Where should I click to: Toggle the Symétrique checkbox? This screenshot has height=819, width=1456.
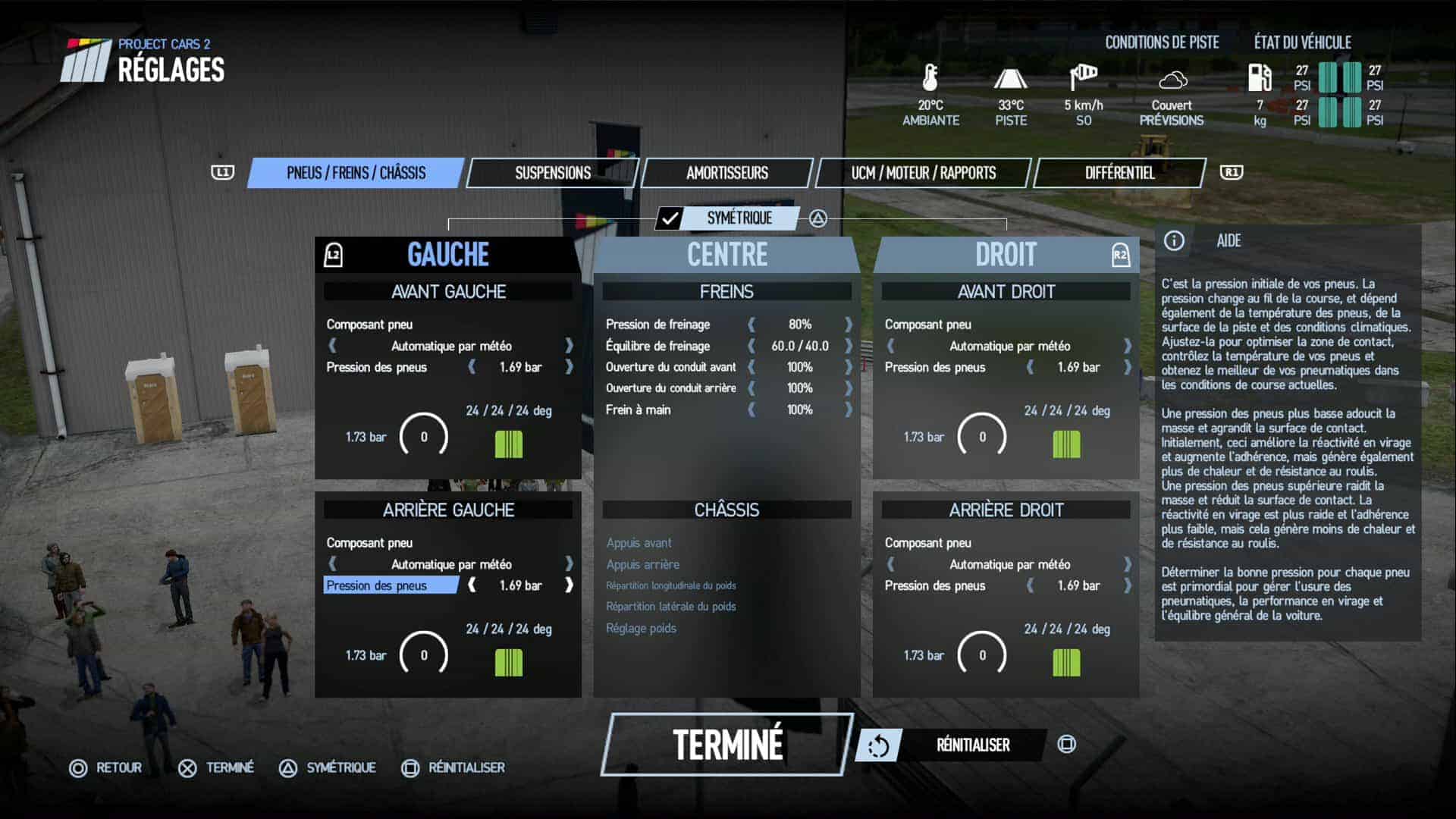click(670, 218)
